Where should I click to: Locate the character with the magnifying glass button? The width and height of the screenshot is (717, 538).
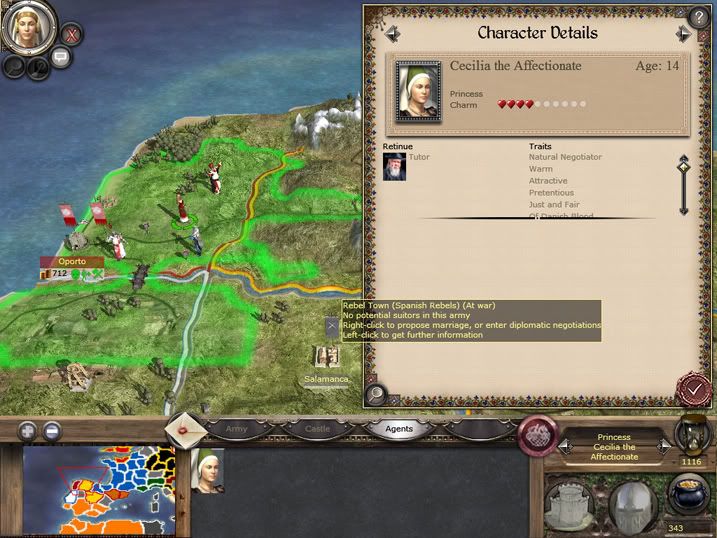coord(377,394)
